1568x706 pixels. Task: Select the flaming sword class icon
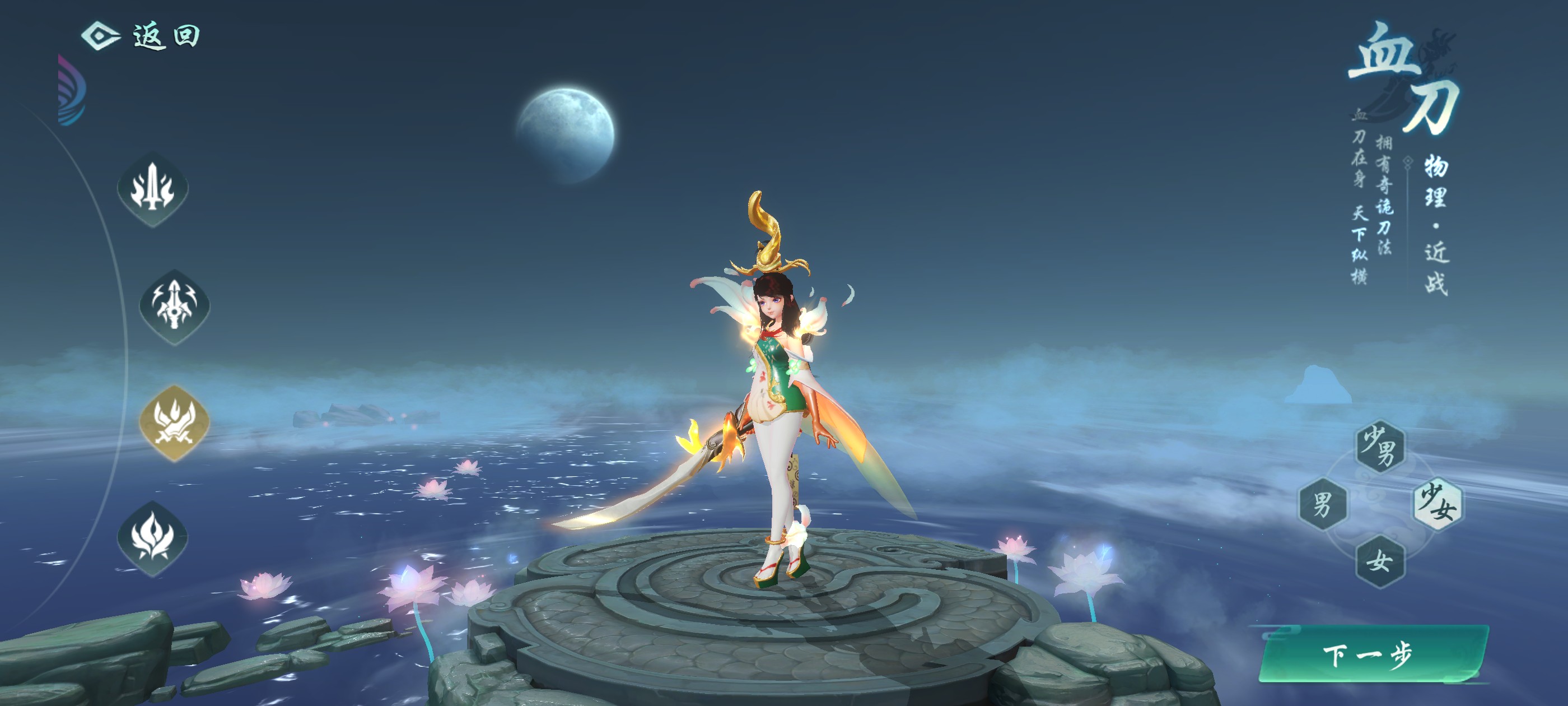(153, 189)
